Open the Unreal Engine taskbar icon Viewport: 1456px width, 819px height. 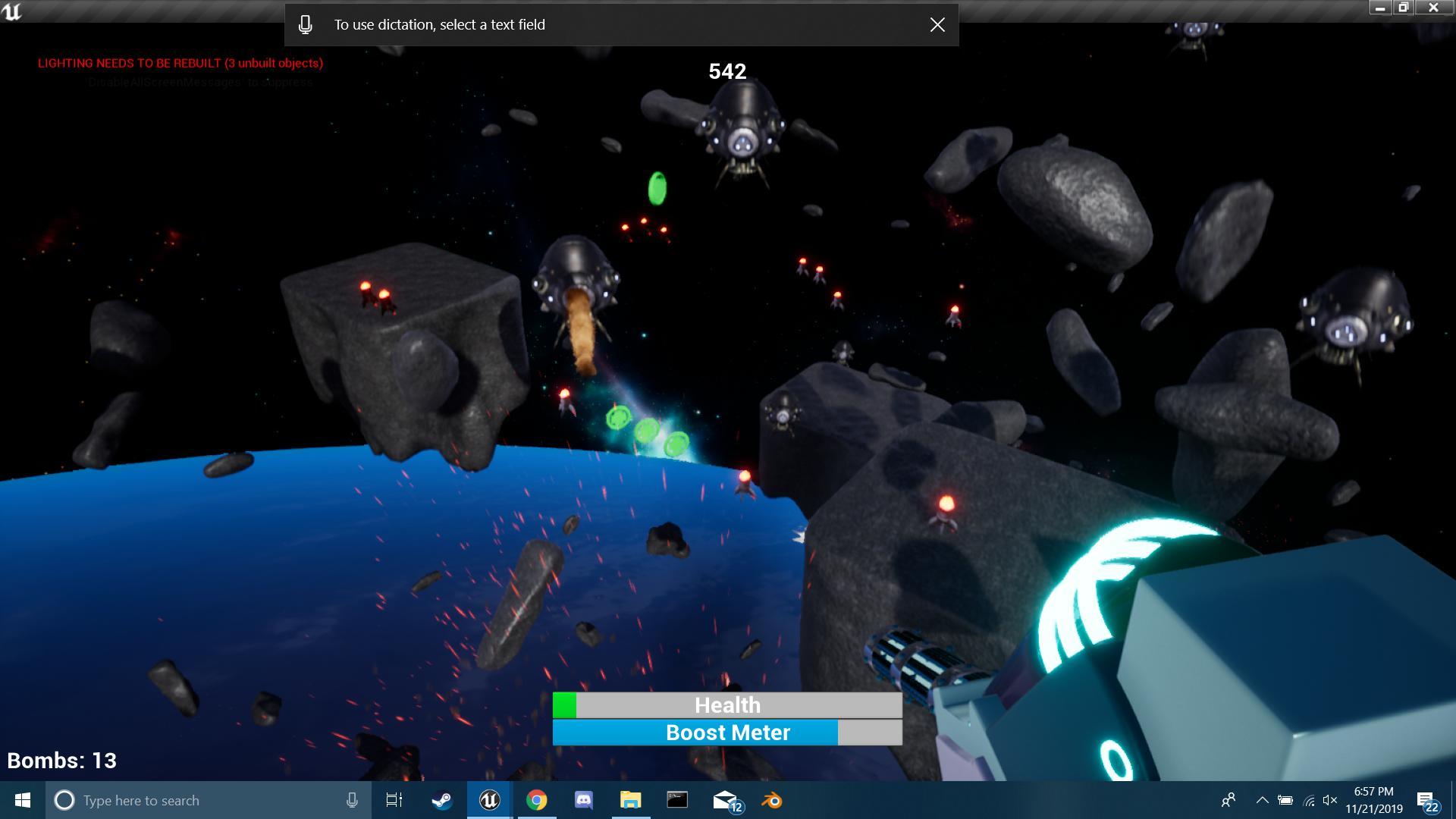(489, 800)
